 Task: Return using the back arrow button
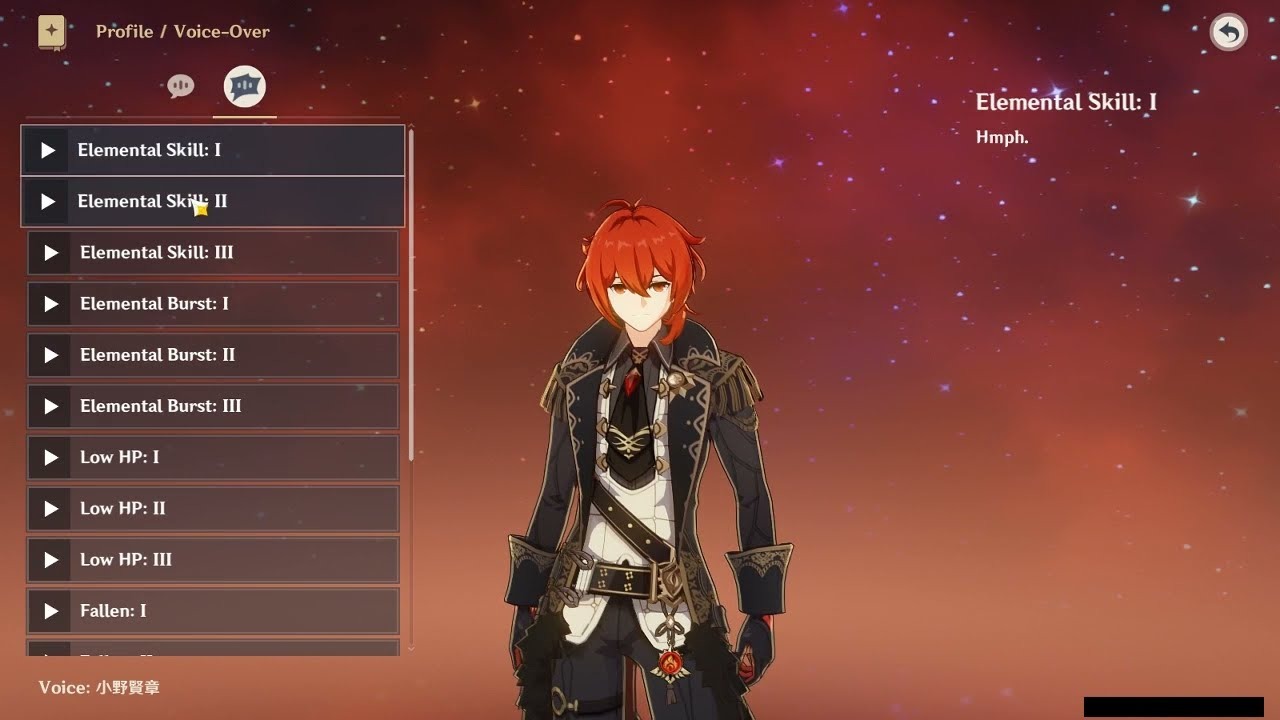tap(1229, 33)
